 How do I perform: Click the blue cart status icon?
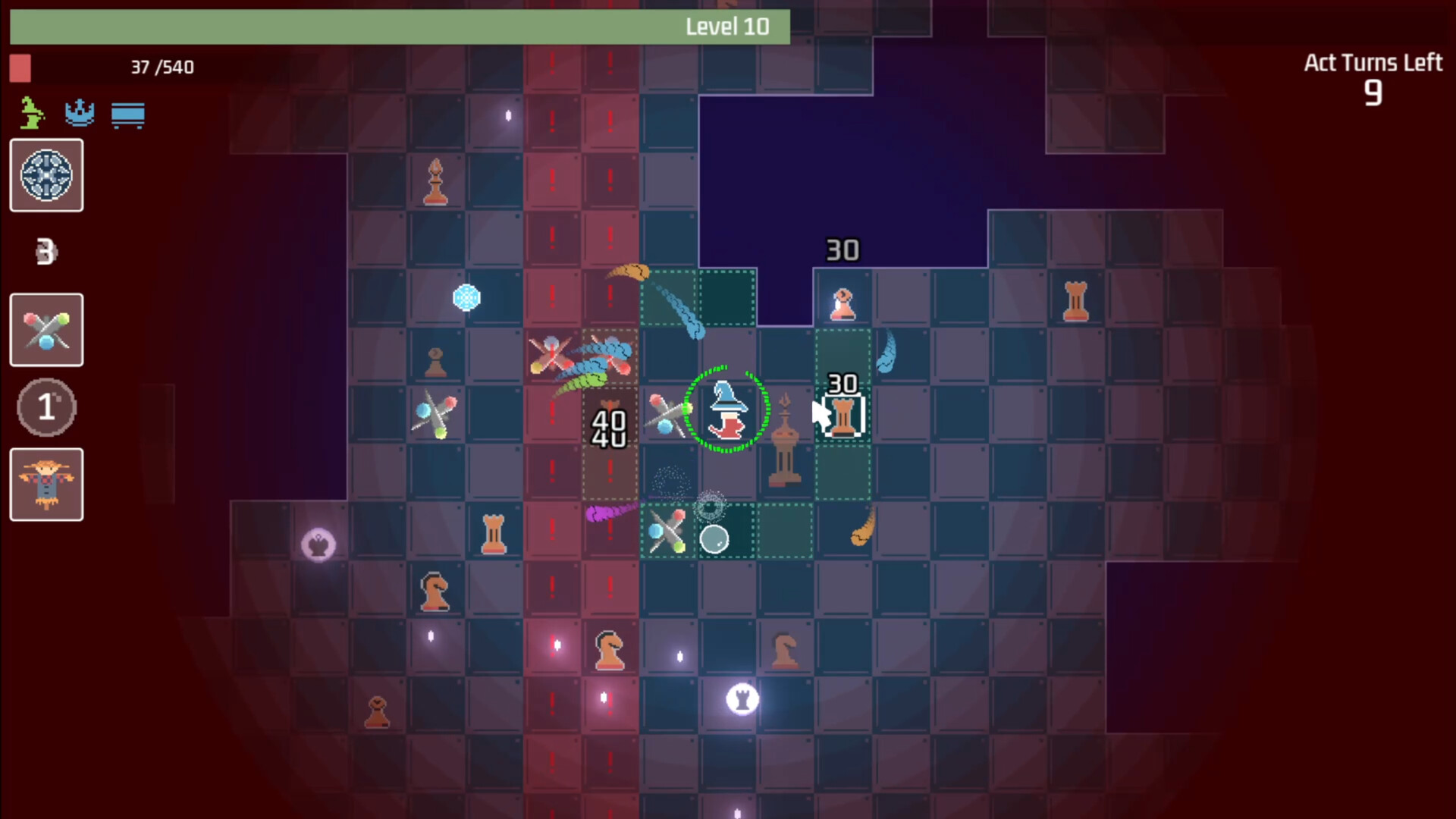[127, 115]
